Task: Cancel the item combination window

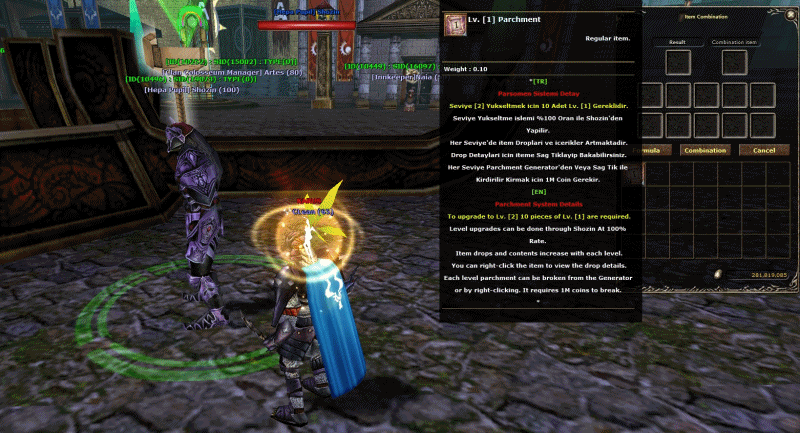Action: tap(764, 150)
